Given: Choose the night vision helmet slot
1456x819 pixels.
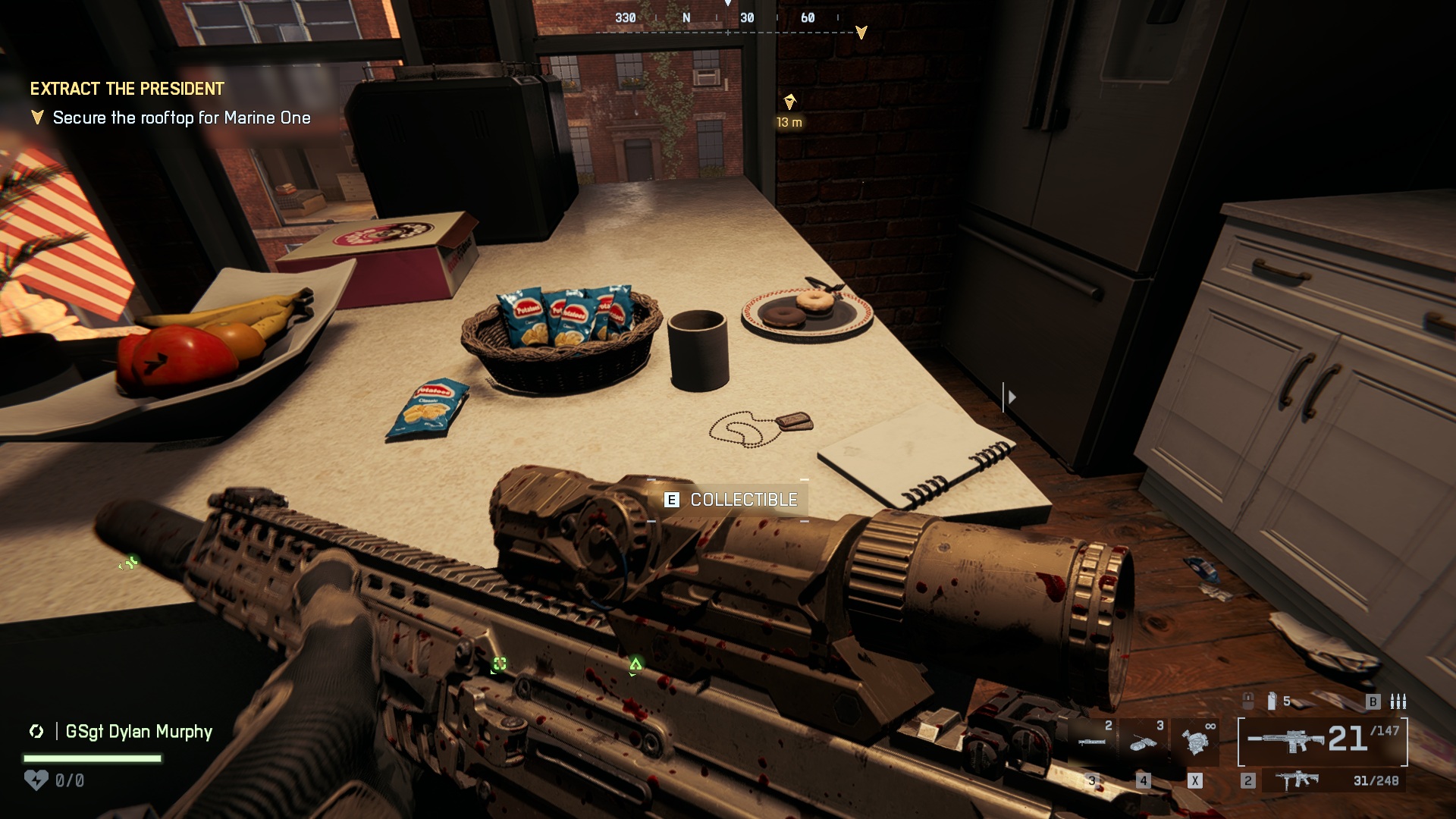Looking at the screenshot, I should (x=1195, y=740).
